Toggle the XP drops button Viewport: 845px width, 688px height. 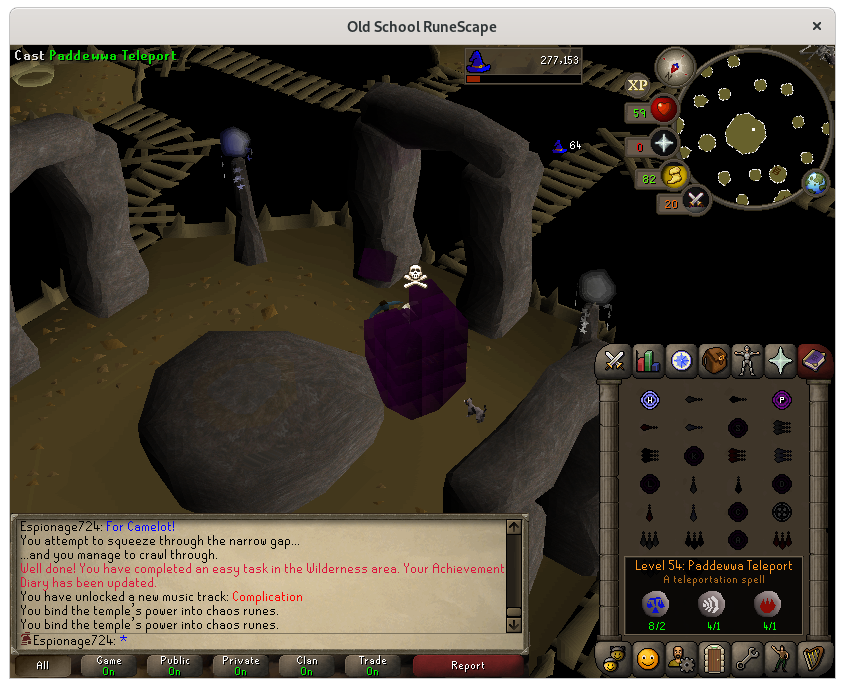[637, 85]
